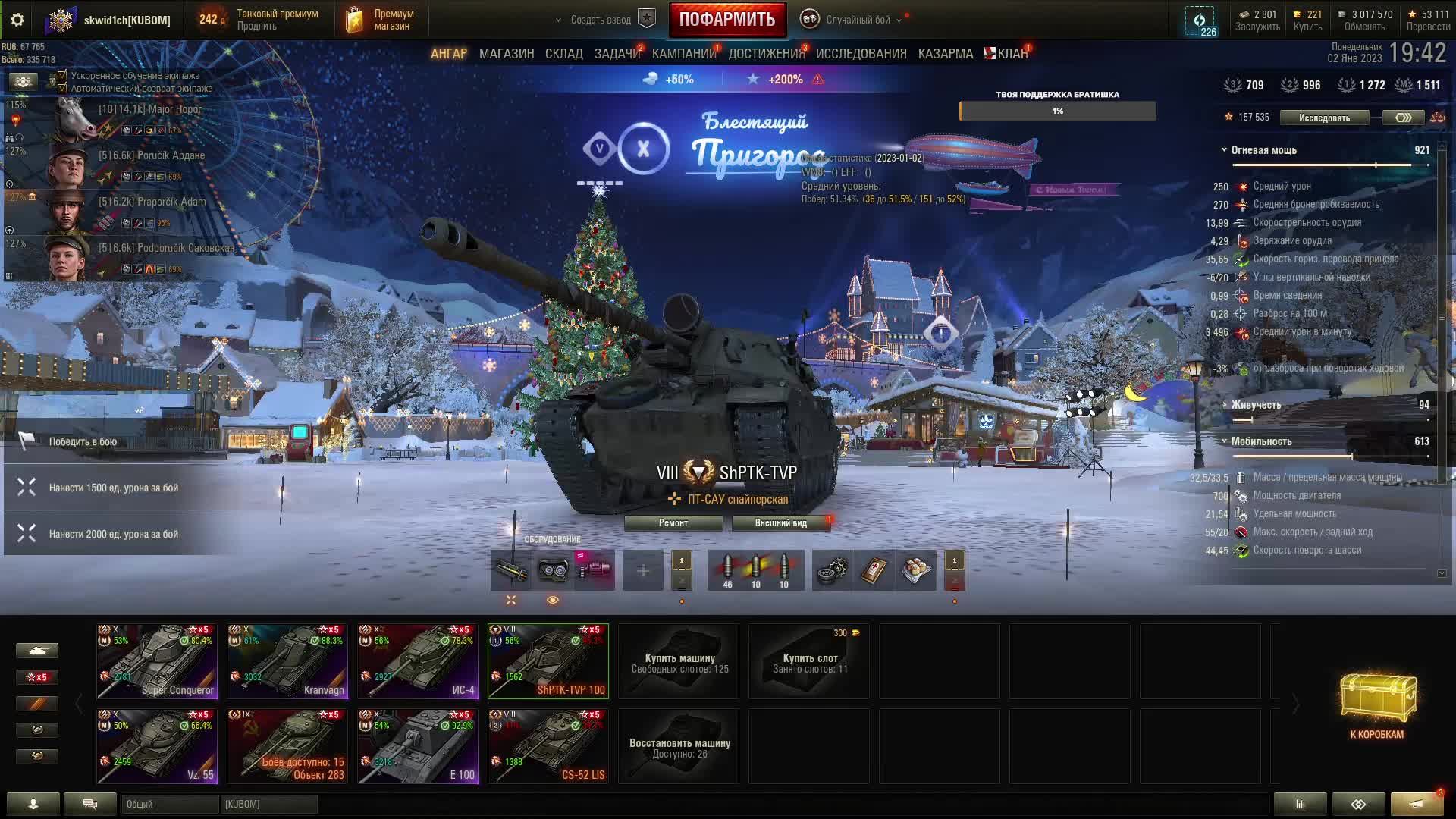Viewport: 1456px width, 819px height.
Task: Click the Ремонт button
Action: point(673,523)
